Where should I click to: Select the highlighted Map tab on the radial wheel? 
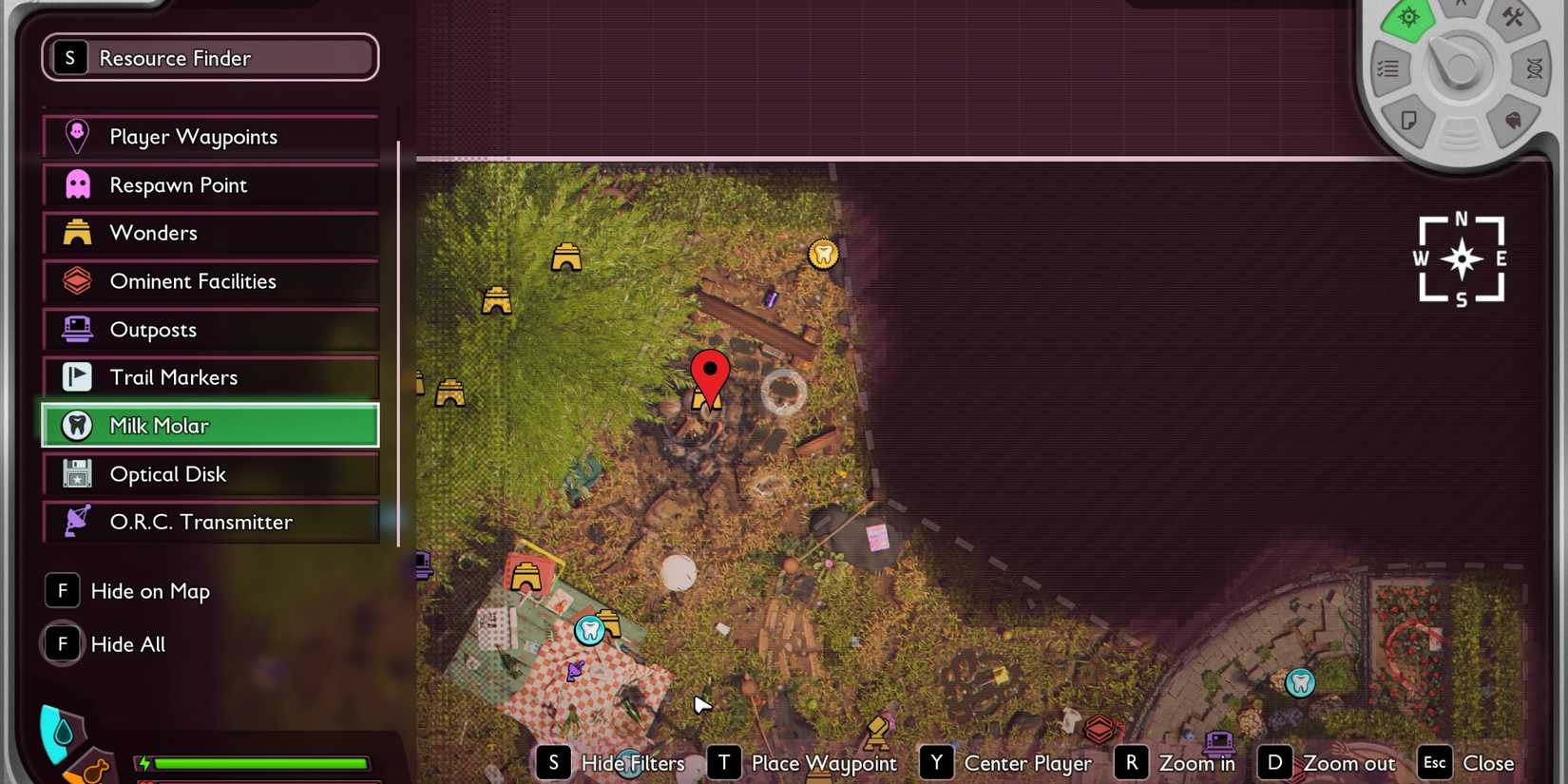[1408, 17]
